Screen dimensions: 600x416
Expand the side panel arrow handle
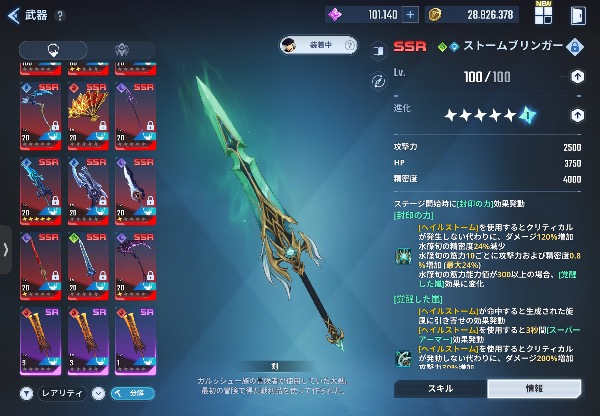coord(8,249)
